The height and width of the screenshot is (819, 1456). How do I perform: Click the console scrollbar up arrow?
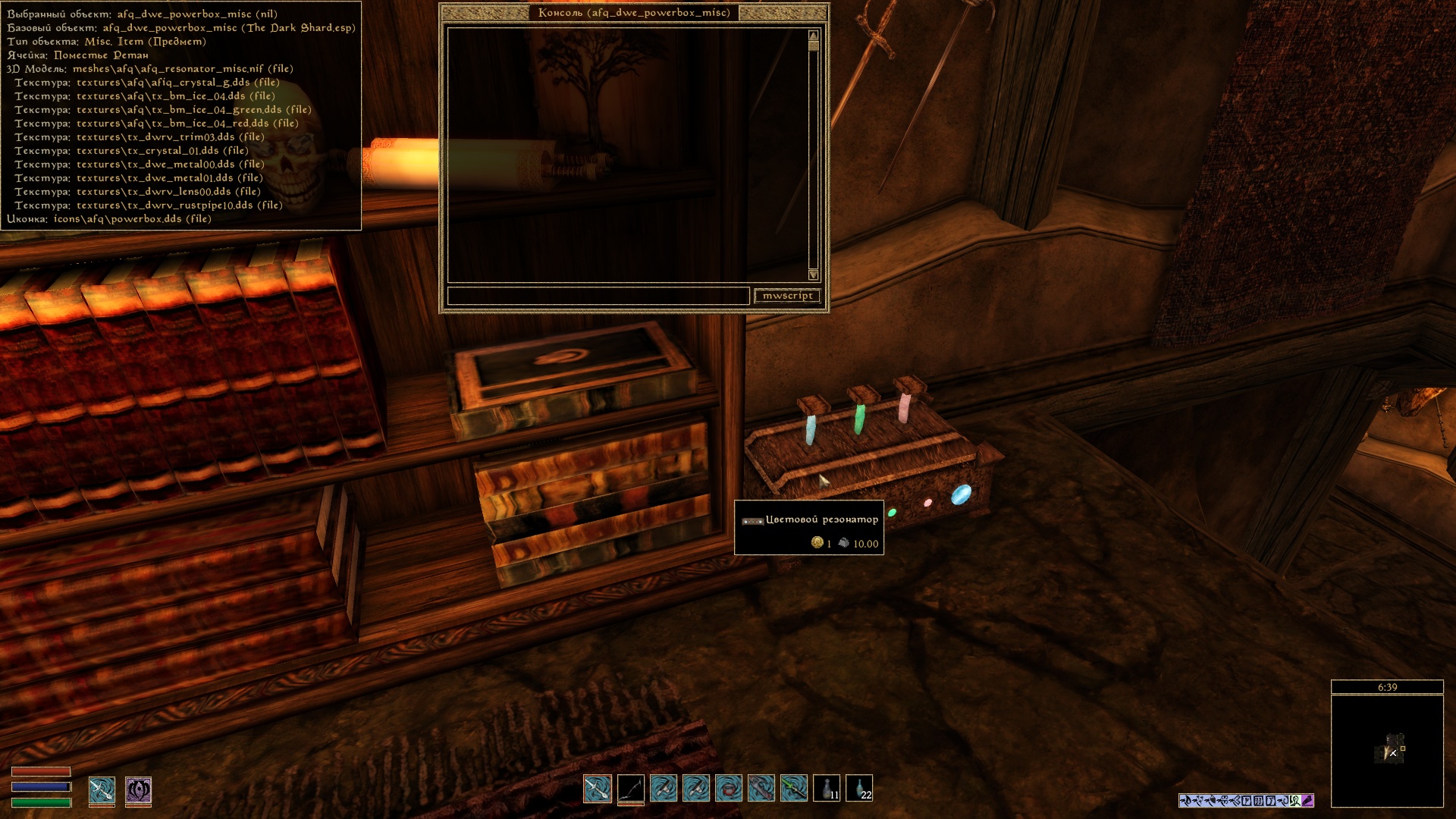pos(814,36)
